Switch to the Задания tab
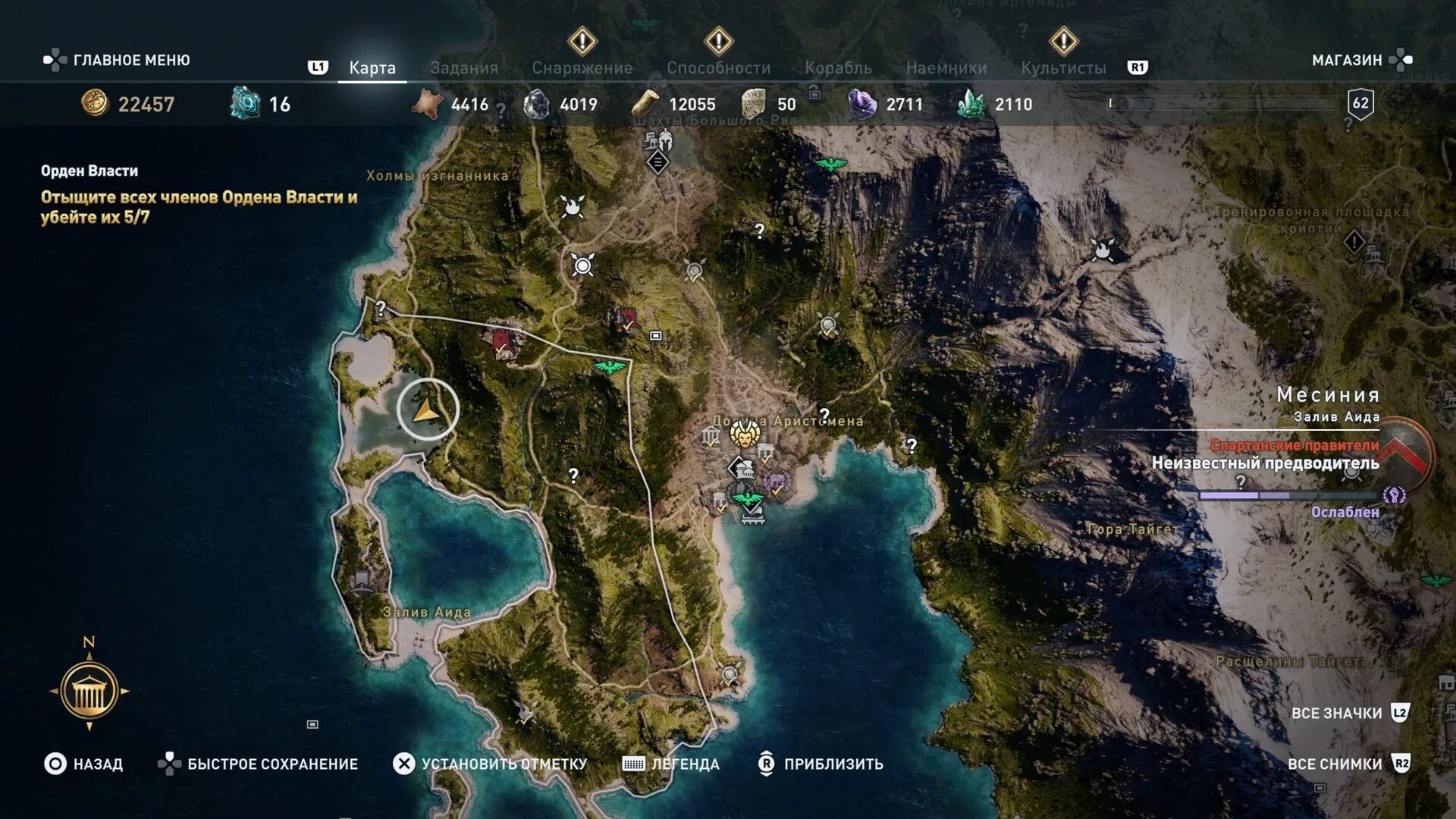Image resolution: width=1456 pixels, height=819 pixels. [463, 67]
